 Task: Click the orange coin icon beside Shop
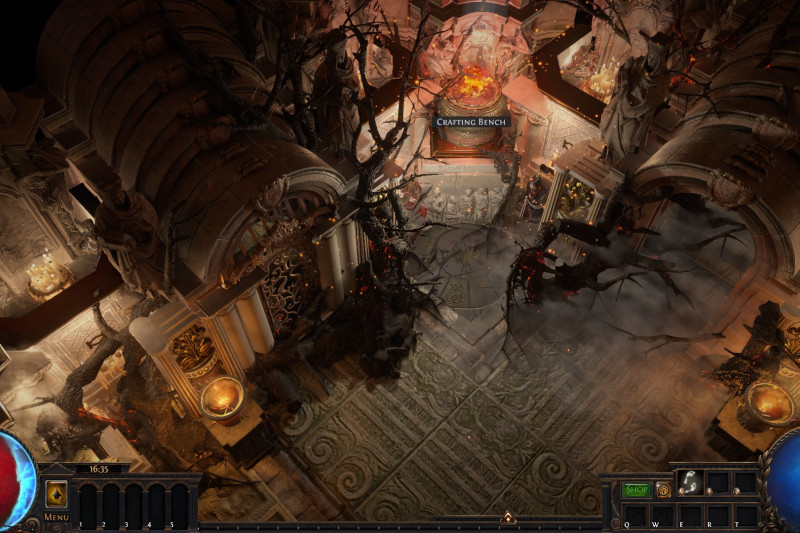[x=663, y=490]
